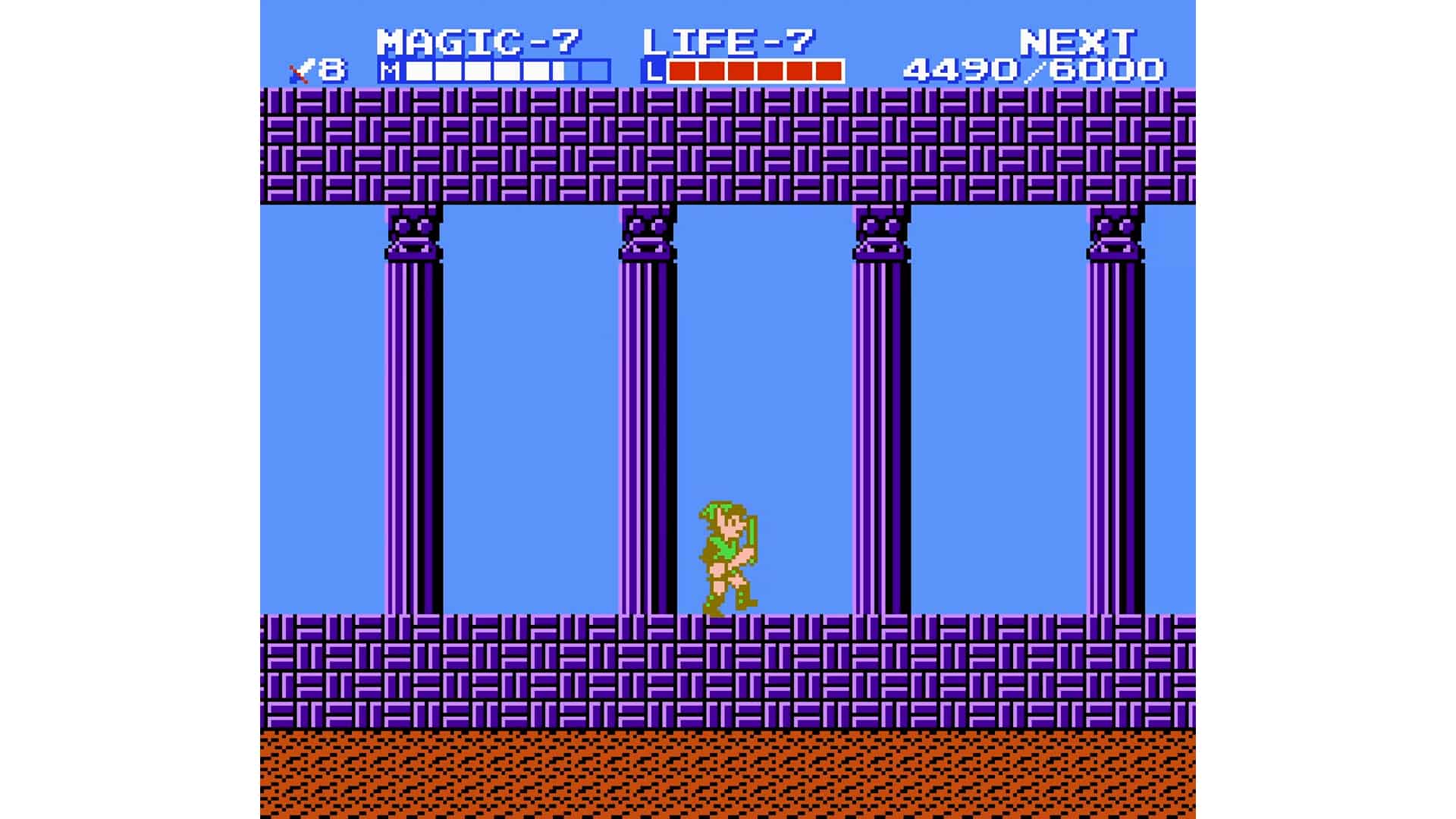Click the M label on the magic meter
This screenshot has height=819, width=1456.
point(392,72)
